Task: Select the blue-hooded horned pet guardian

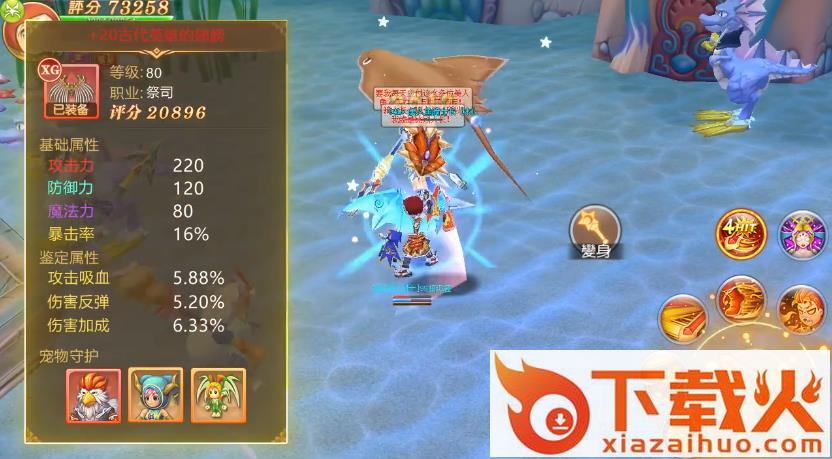Action: click(x=157, y=395)
